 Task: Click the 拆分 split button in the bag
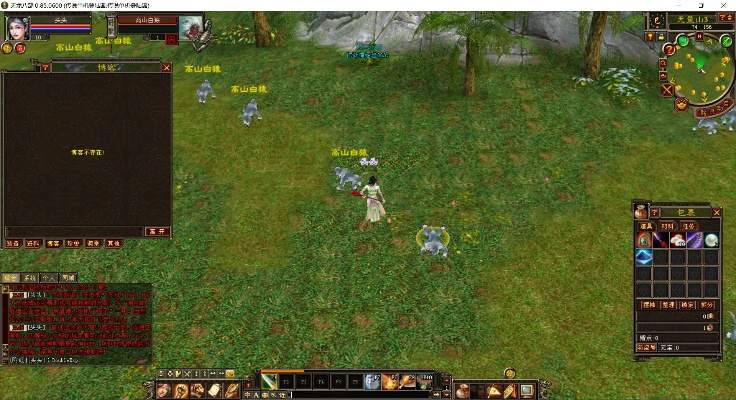click(x=708, y=303)
